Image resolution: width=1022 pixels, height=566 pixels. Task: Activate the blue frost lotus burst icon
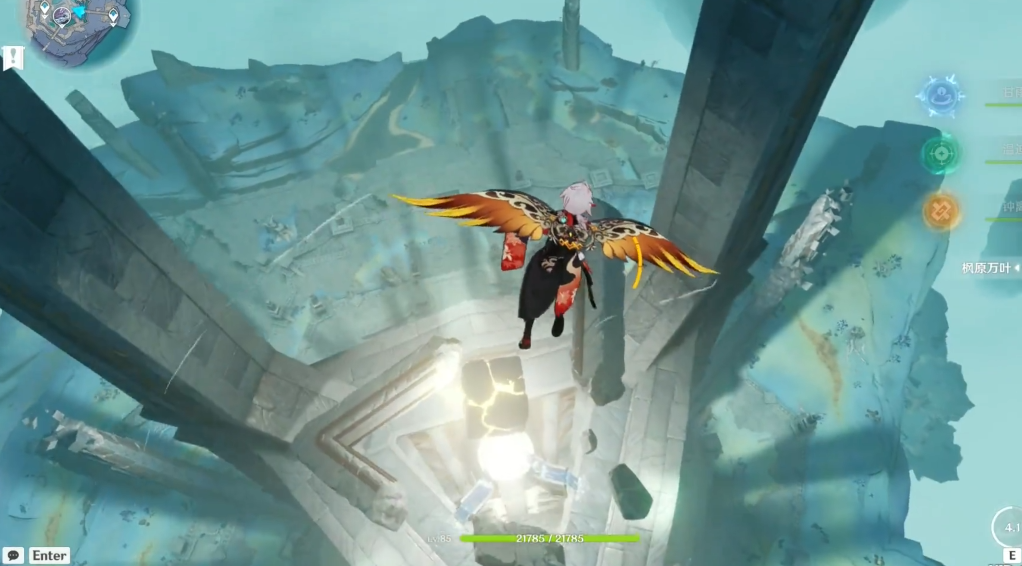pyautogui.click(x=940, y=97)
